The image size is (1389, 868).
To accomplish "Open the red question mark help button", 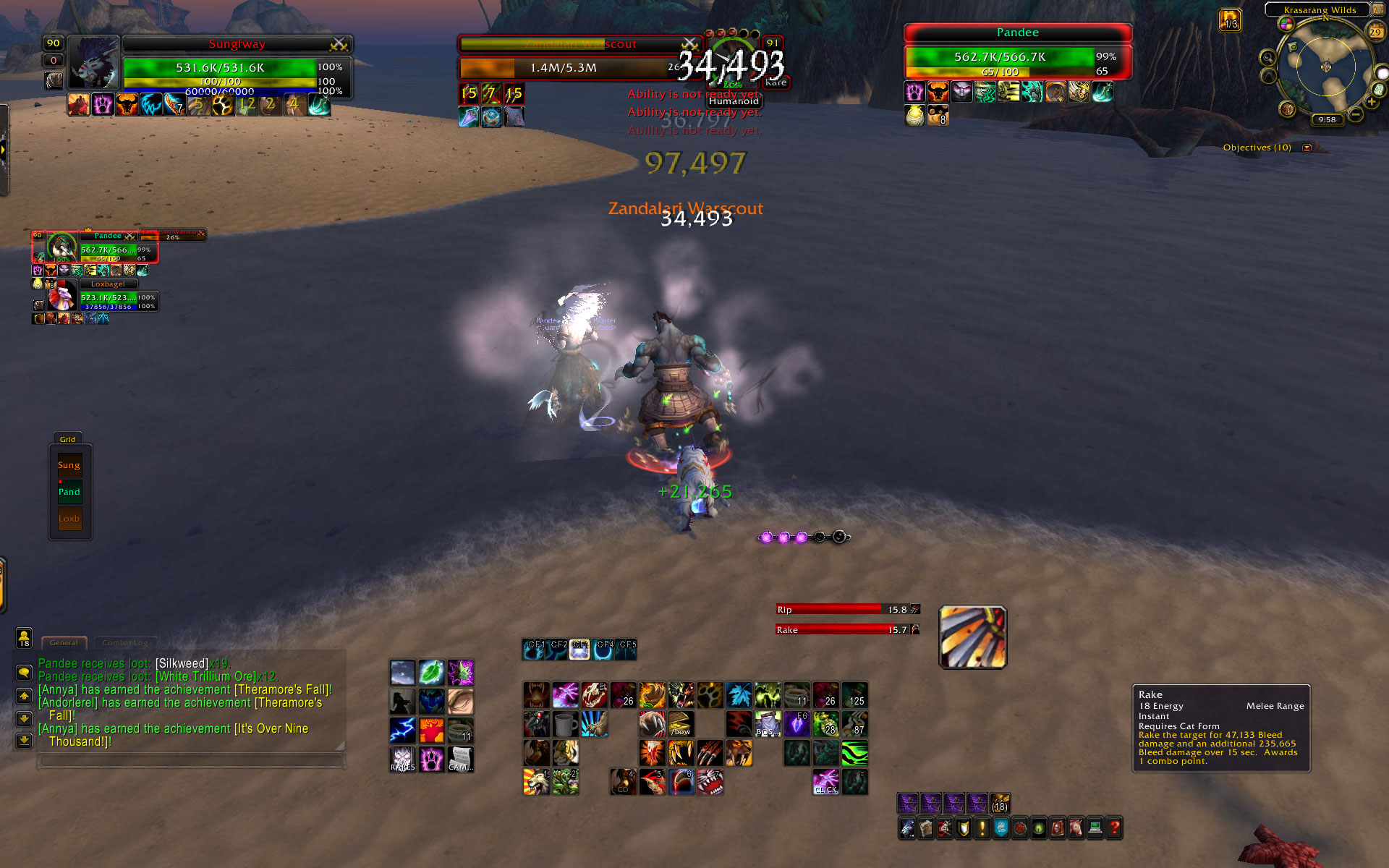I will (x=1114, y=827).
